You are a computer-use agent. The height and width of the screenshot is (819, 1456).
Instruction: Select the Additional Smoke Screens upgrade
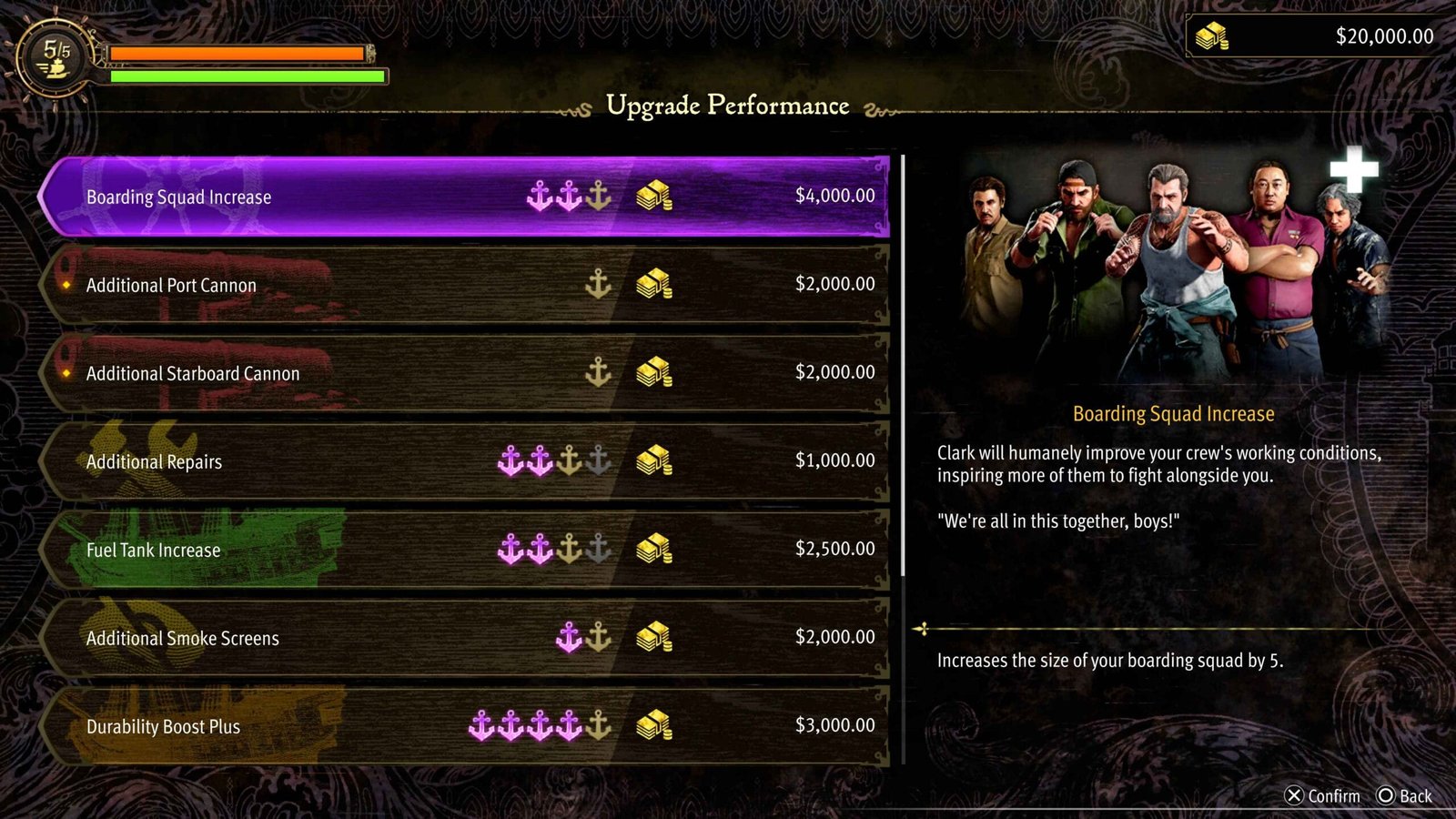coord(464,638)
